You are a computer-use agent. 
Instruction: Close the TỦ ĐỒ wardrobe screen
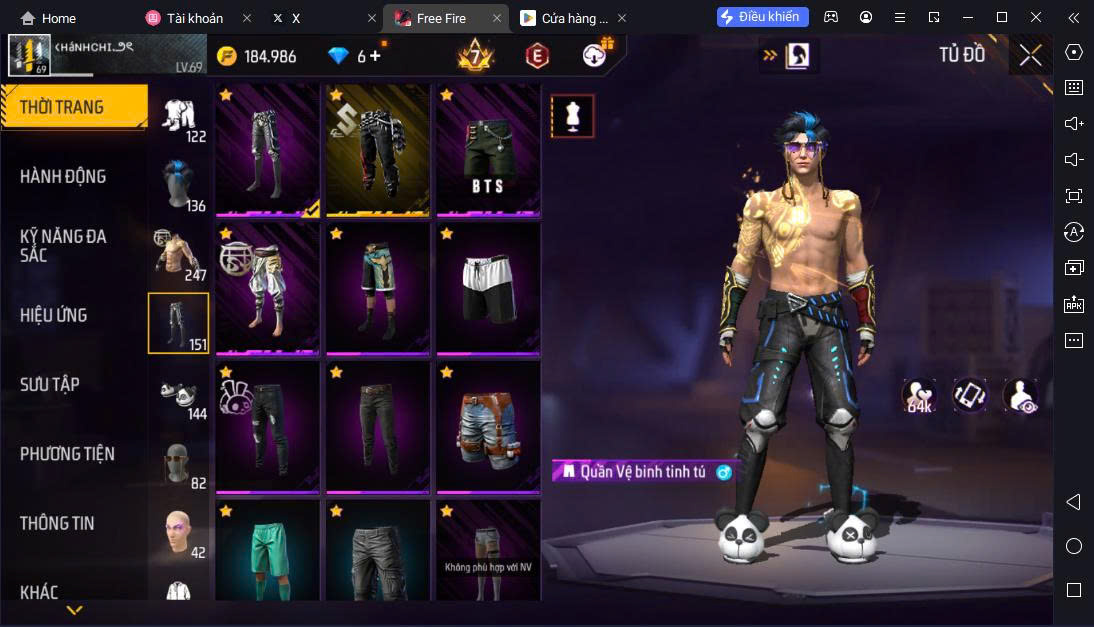pos(1030,56)
